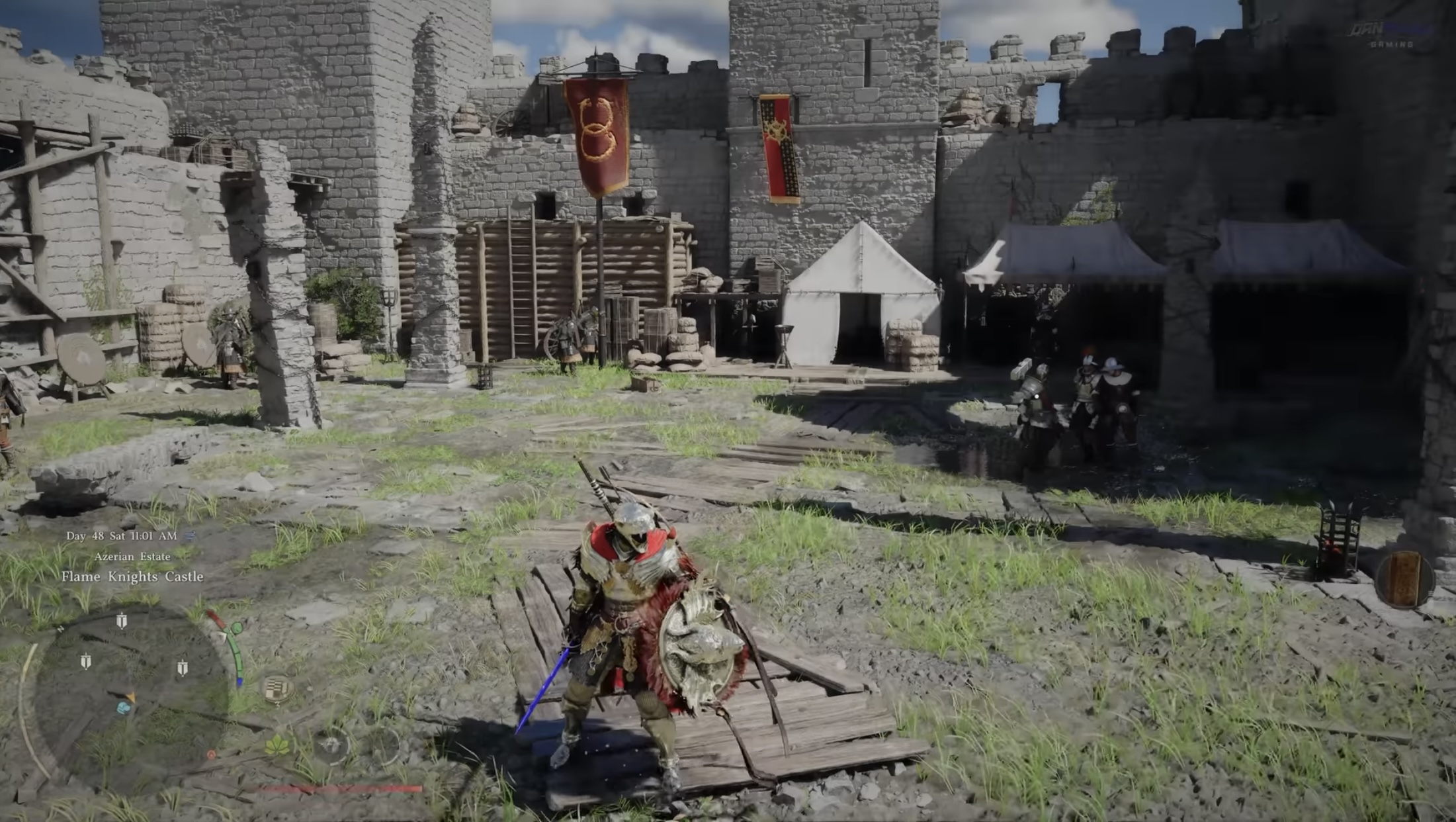This screenshot has height=822, width=1456.
Task: Select the Azerian Estate location label
Action: pyautogui.click(x=132, y=557)
